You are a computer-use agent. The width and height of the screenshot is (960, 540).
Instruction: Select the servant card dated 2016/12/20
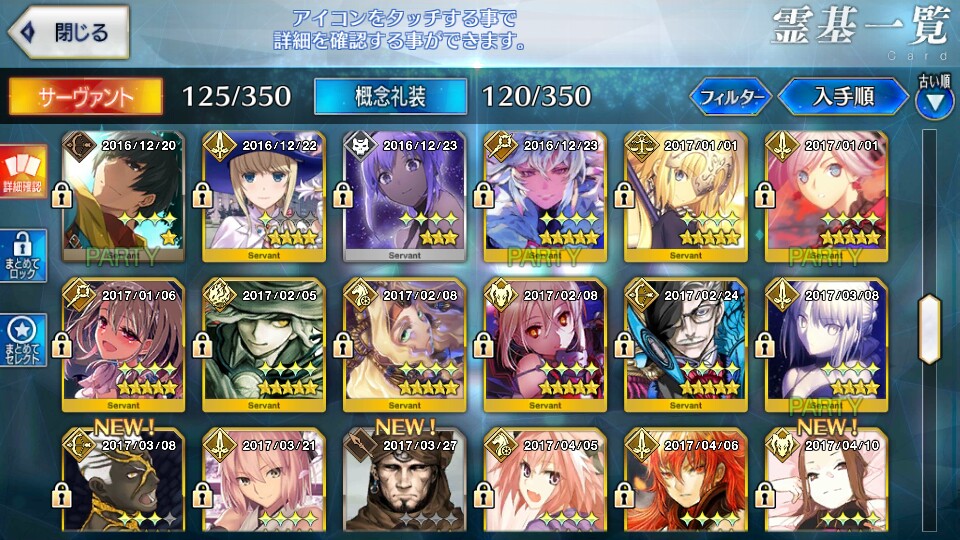click(124, 195)
